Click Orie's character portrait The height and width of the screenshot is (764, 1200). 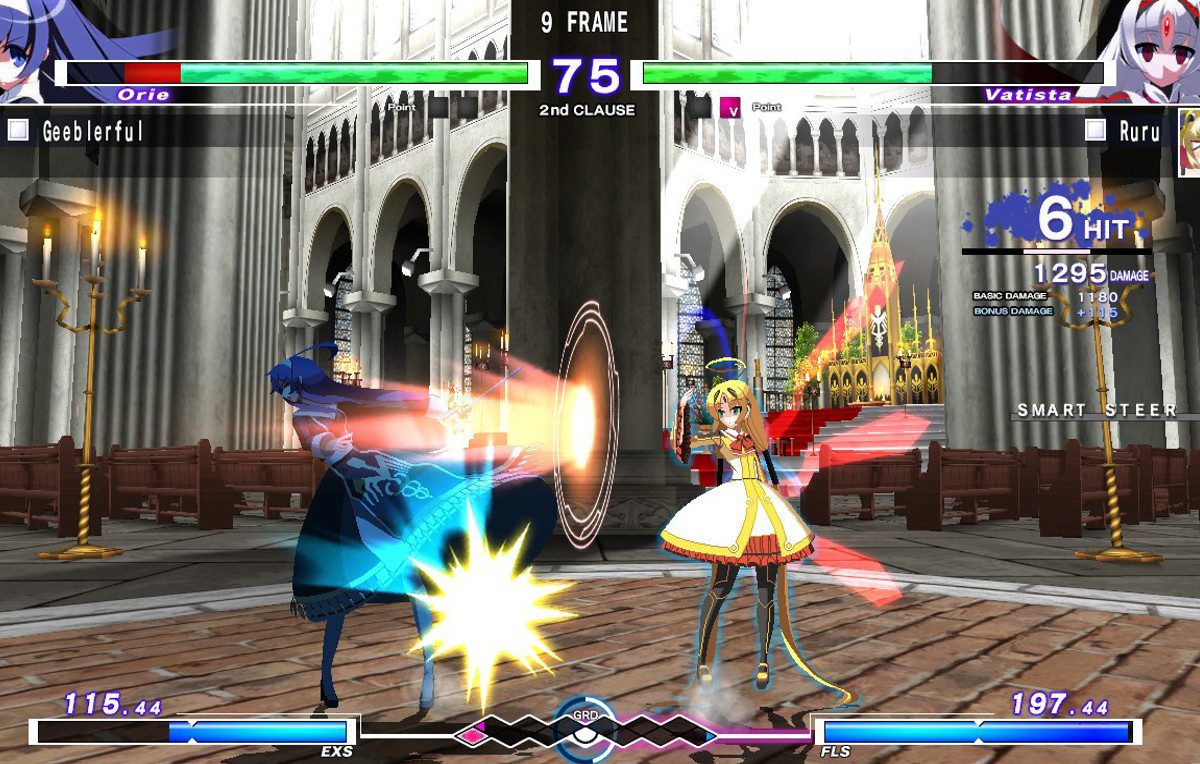(28, 50)
